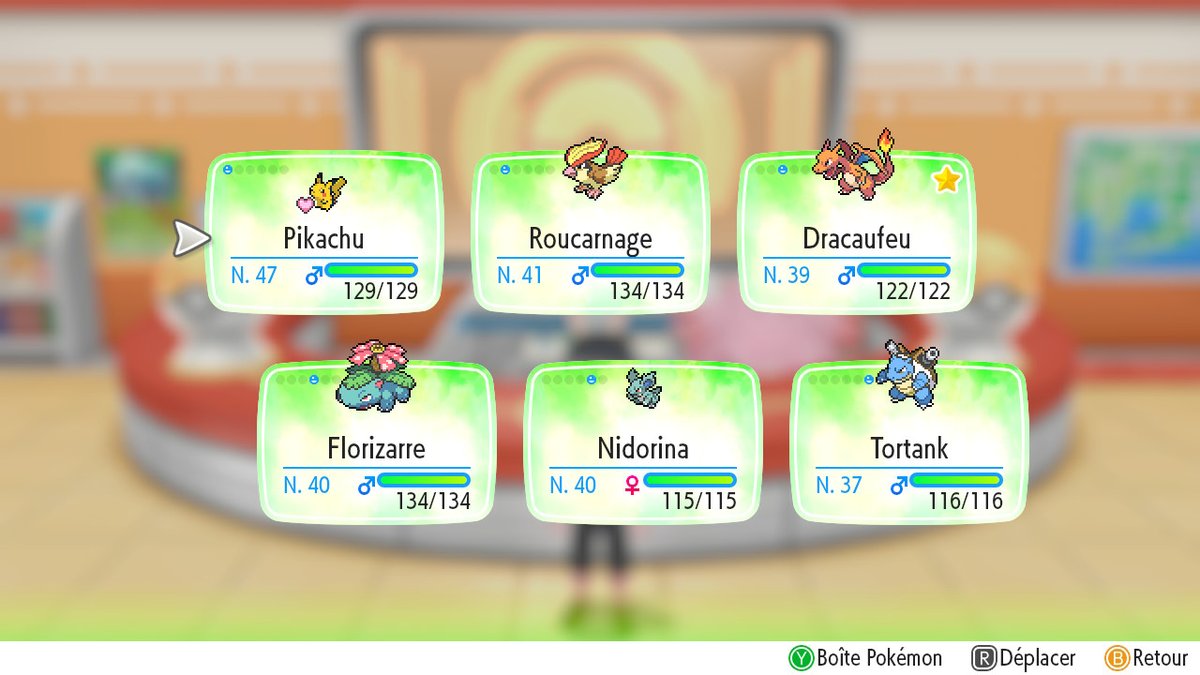Select the Dracaufeu party card
This screenshot has width=1200, height=675.
856,235
